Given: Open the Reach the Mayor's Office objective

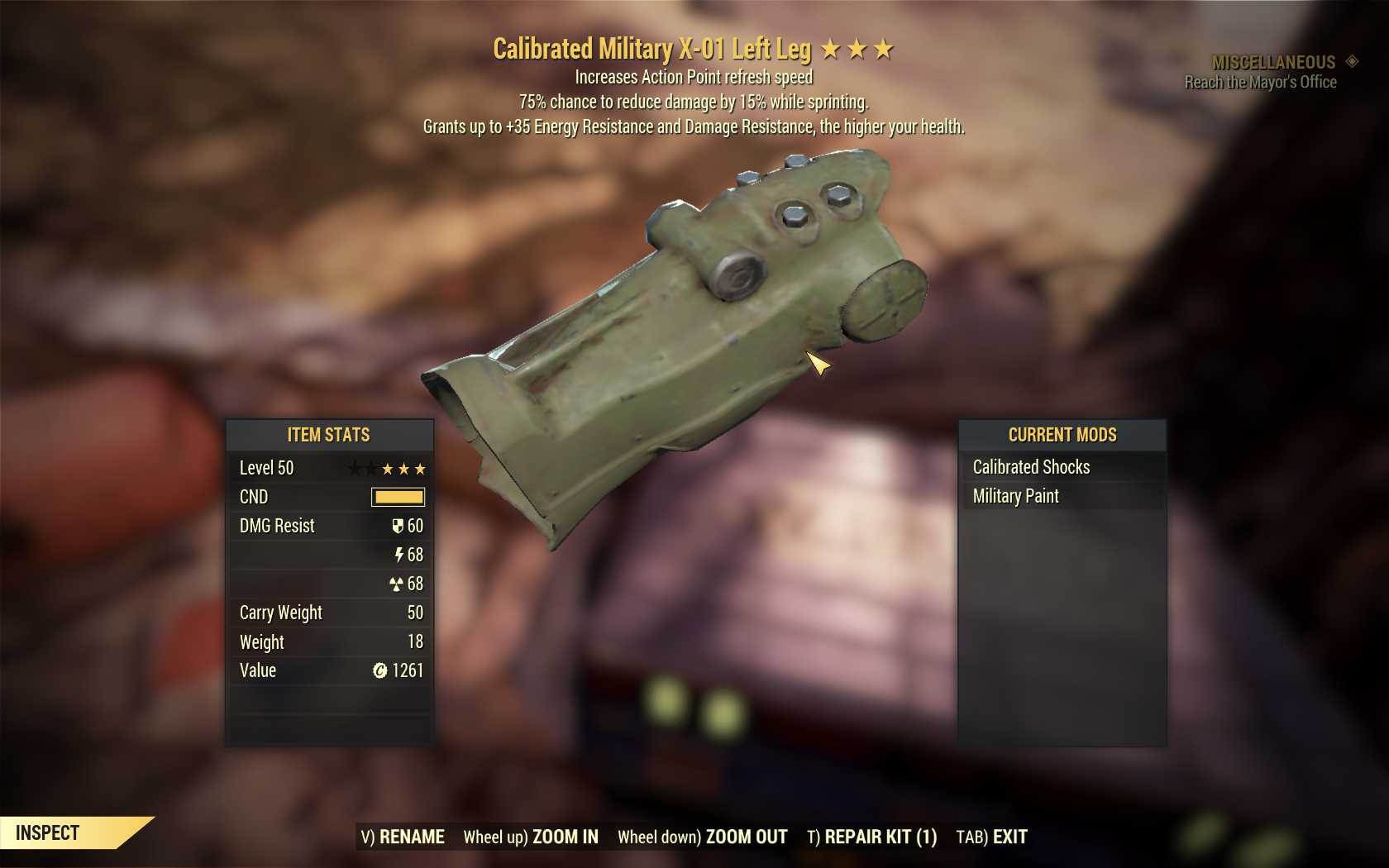Looking at the screenshot, I should (x=1260, y=82).
